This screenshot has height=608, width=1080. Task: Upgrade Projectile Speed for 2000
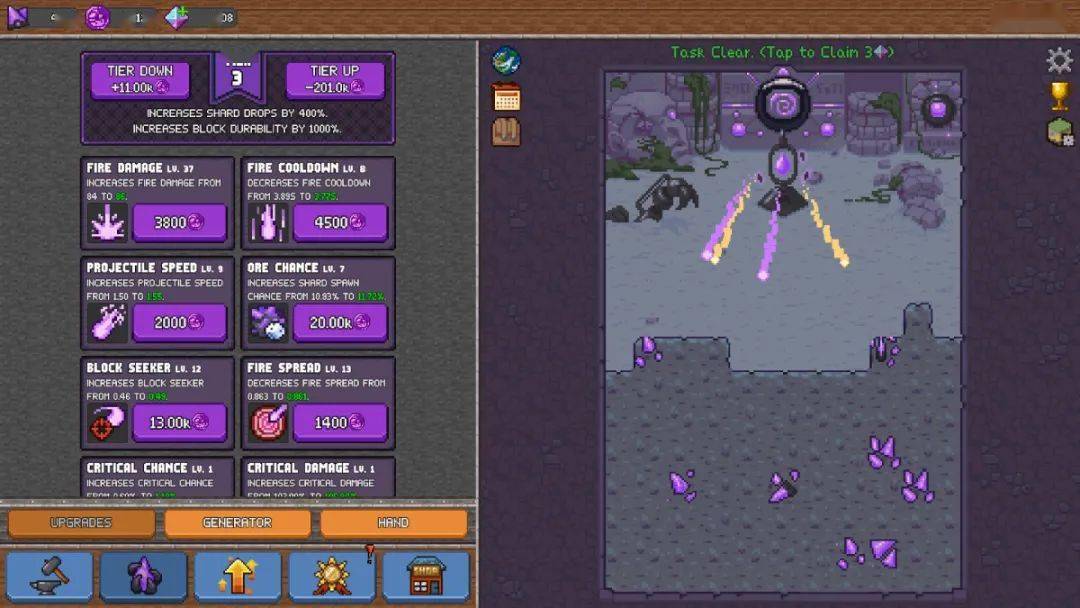179,322
